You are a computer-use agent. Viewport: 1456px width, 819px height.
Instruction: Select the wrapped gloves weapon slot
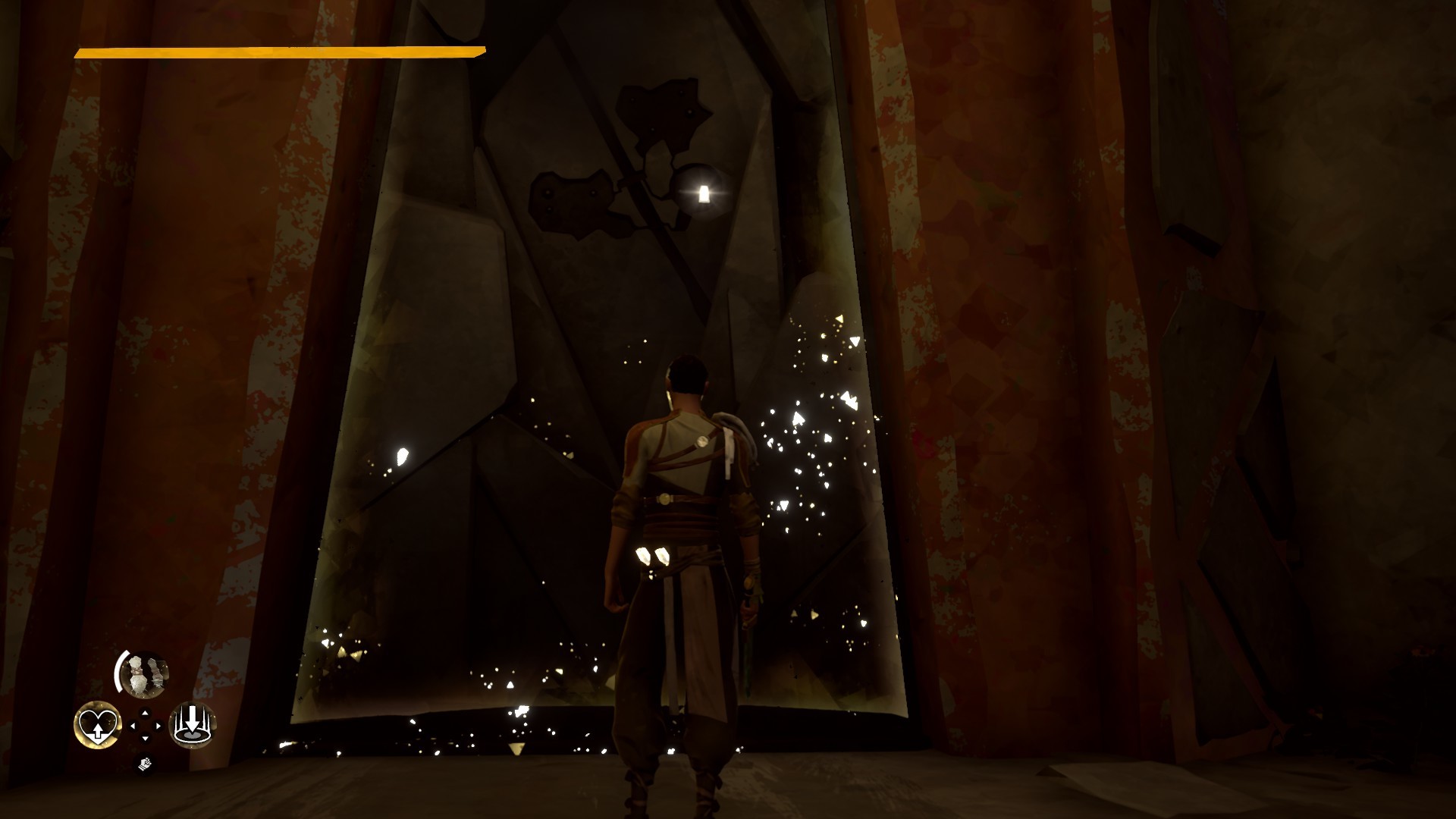(x=145, y=674)
